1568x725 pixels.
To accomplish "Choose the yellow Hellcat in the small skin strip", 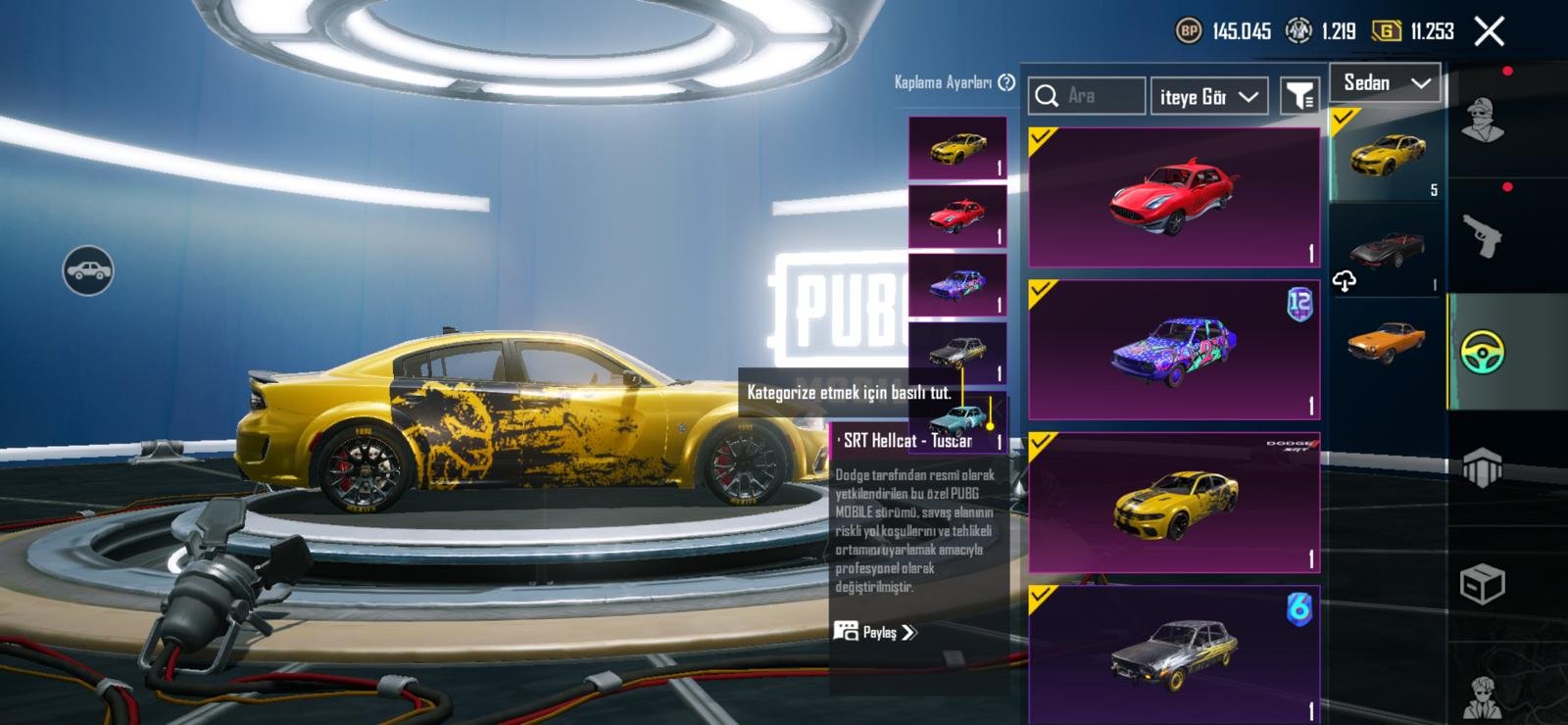I will [x=957, y=148].
